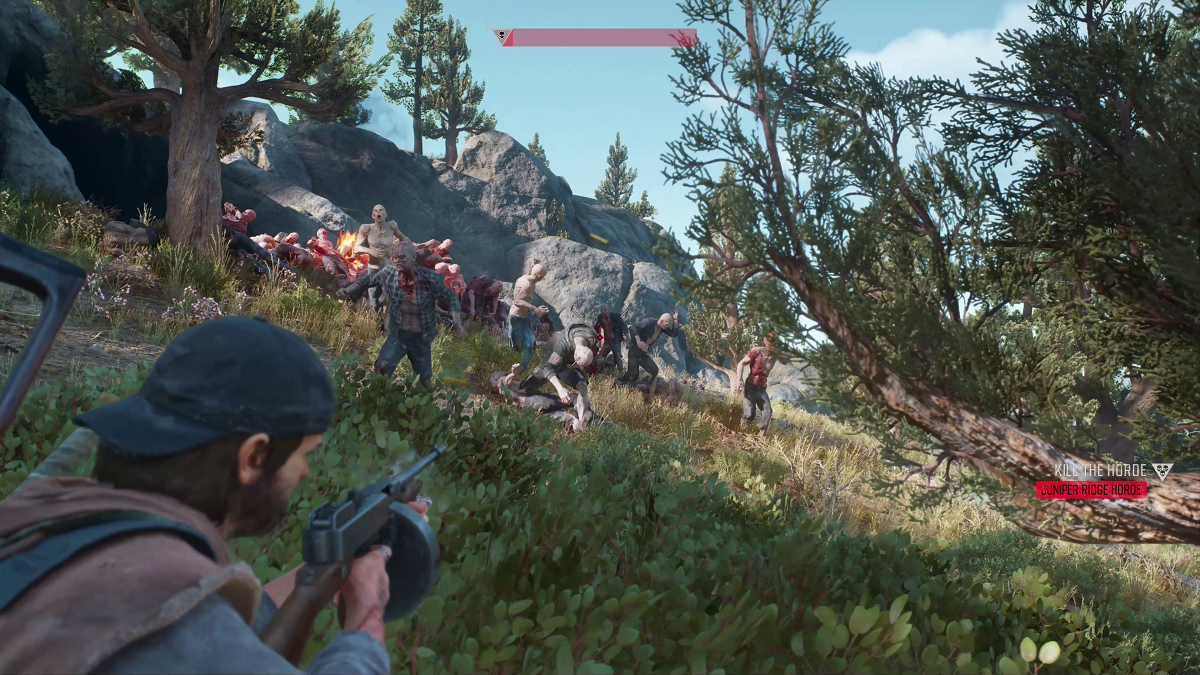
Task: Click the horde icon left of the red bar
Action: (x=503, y=38)
